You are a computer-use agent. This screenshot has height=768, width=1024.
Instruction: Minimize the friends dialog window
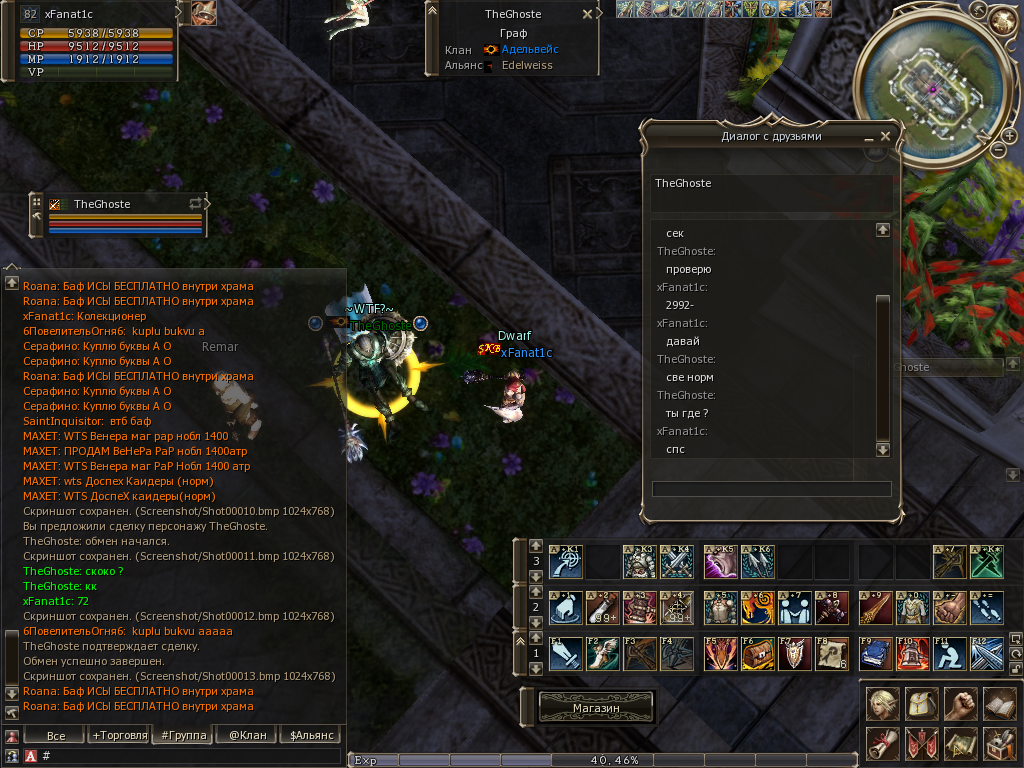(868, 137)
